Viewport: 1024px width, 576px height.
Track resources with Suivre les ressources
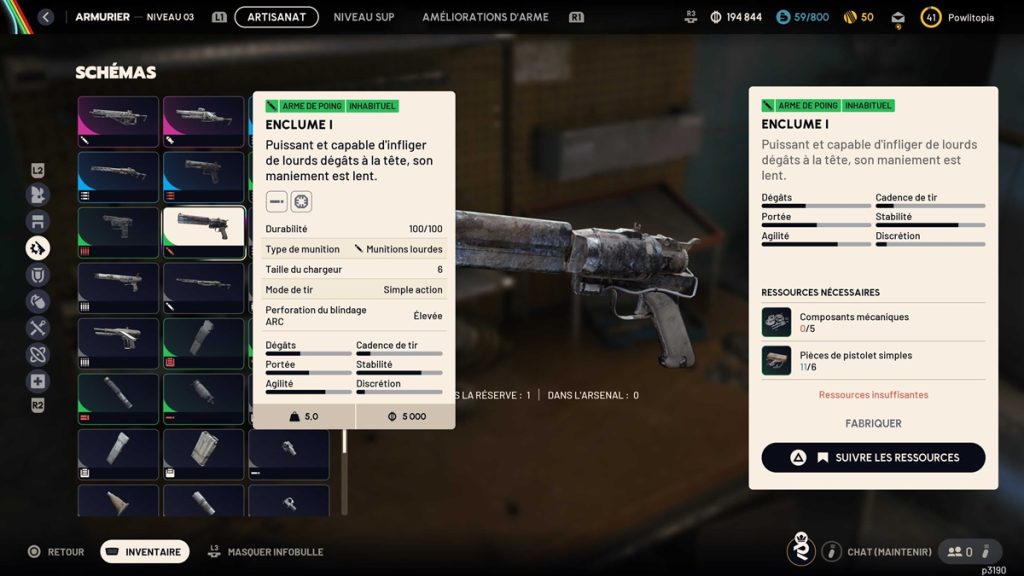(x=873, y=457)
